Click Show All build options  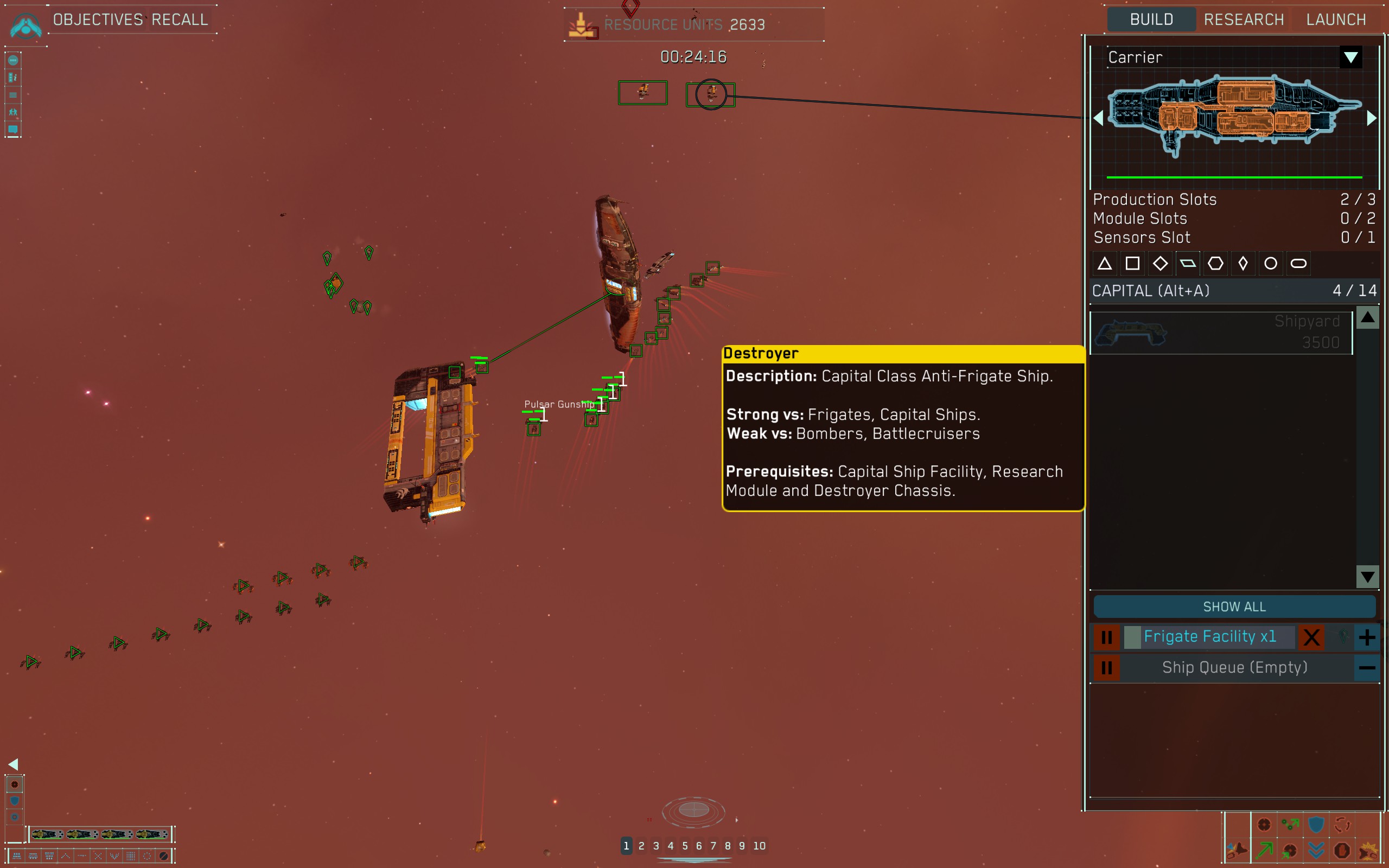[x=1234, y=607]
